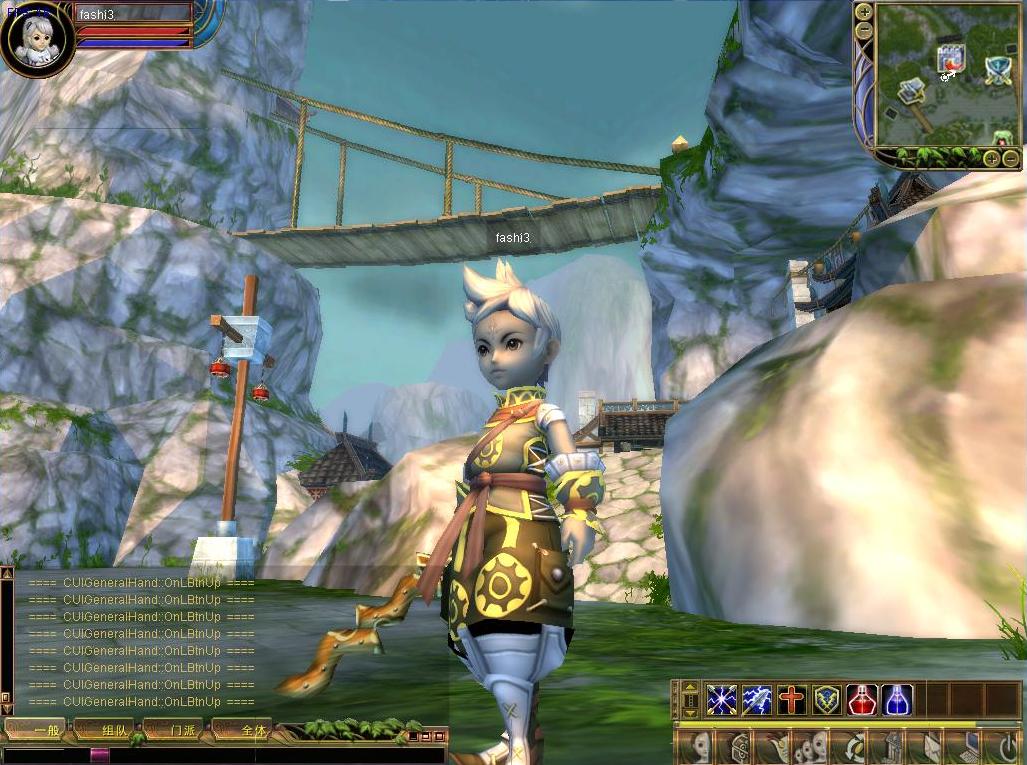
Task: Page the skill bar down
Action: click(x=689, y=711)
